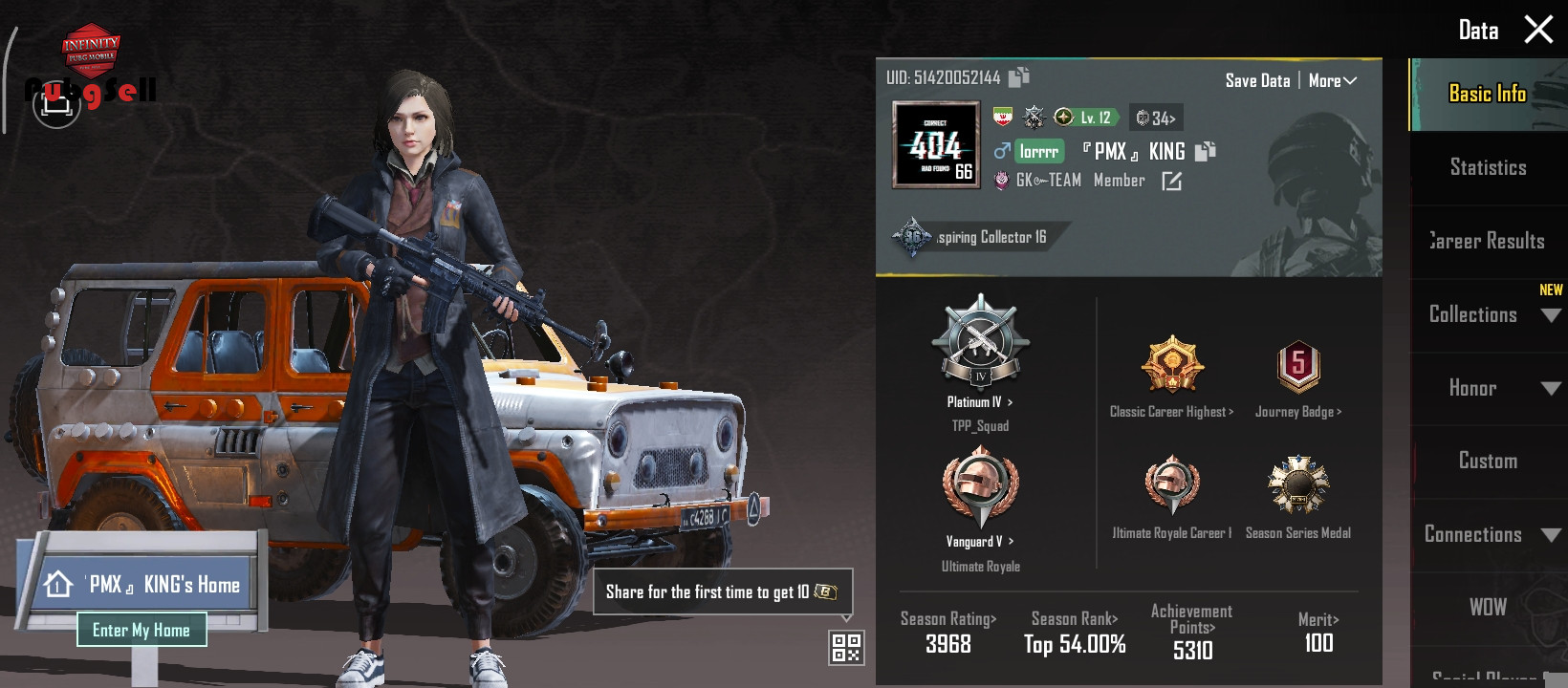Open the Journey Badge
Screen dimensions: 1568x688
tap(1298, 377)
